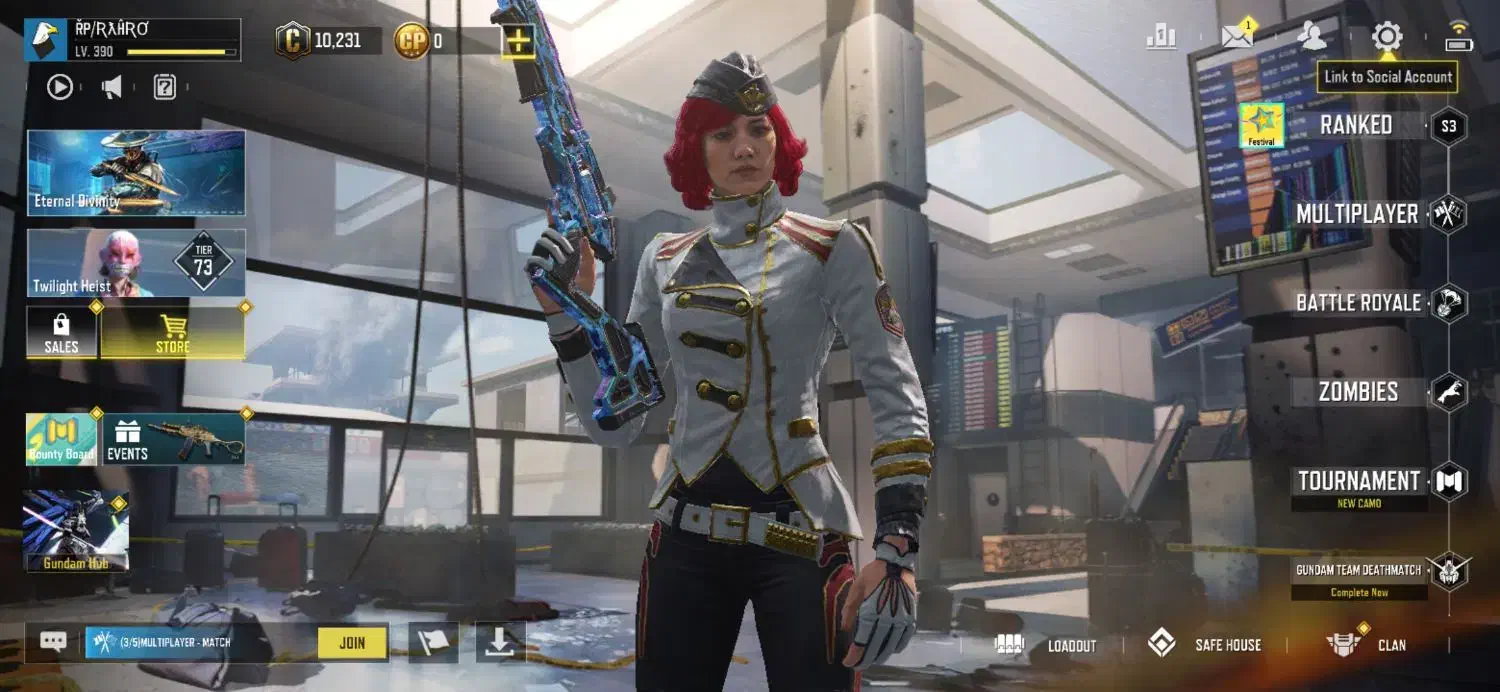
Task: Open the Gundam Hub tile
Action: pos(76,531)
